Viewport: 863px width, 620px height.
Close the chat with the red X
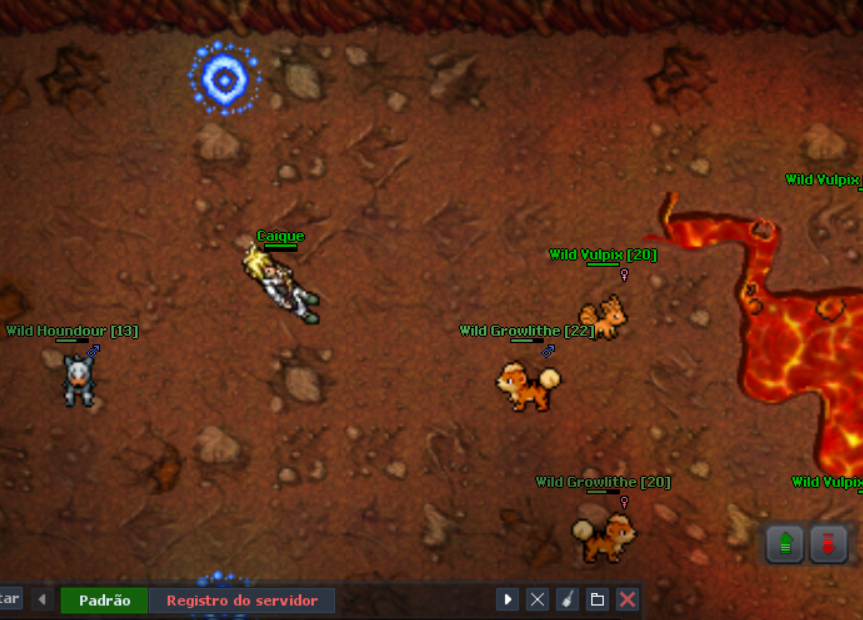[x=627, y=599]
